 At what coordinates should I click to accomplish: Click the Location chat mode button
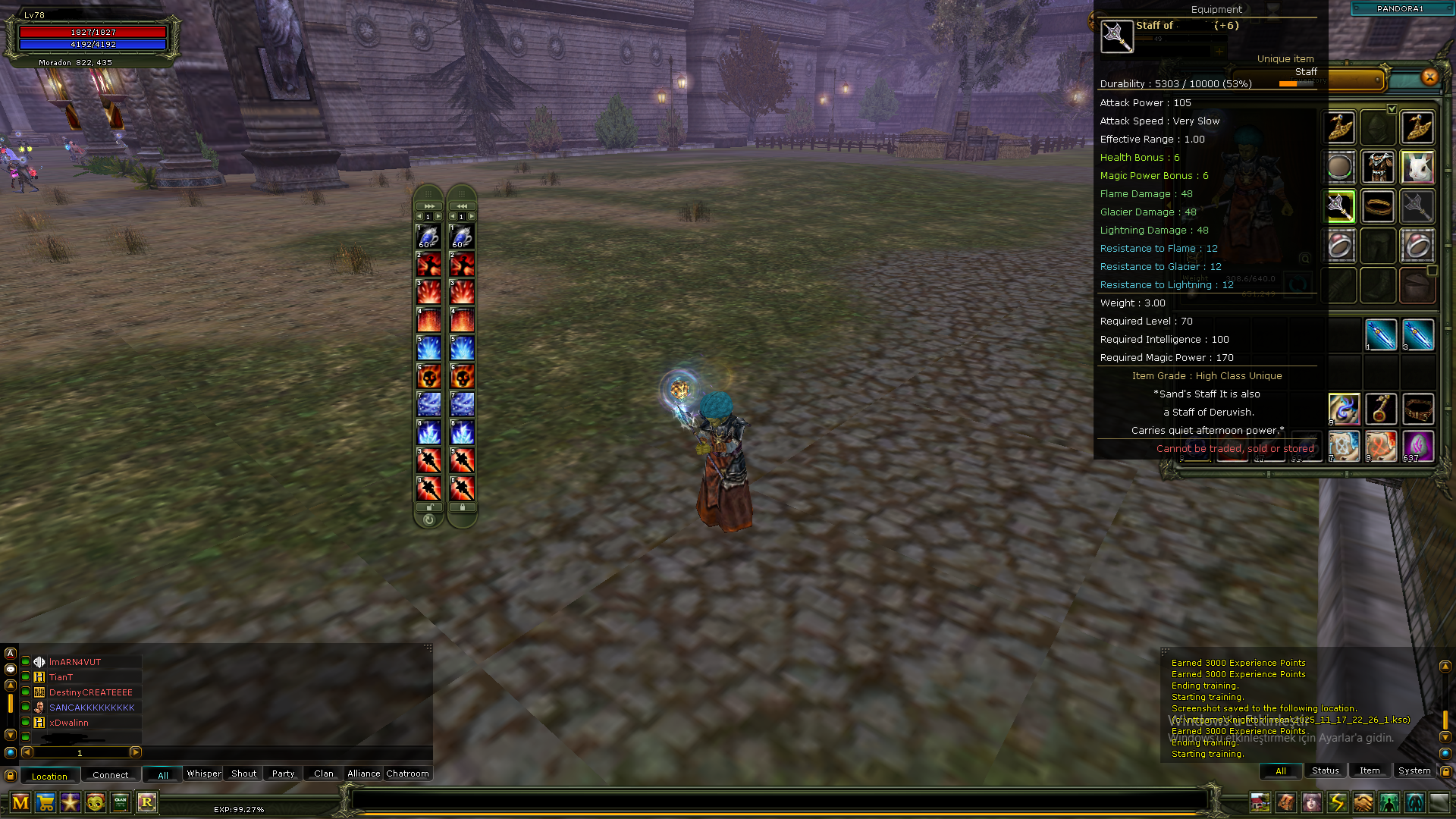pyautogui.click(x=50, y=775)
